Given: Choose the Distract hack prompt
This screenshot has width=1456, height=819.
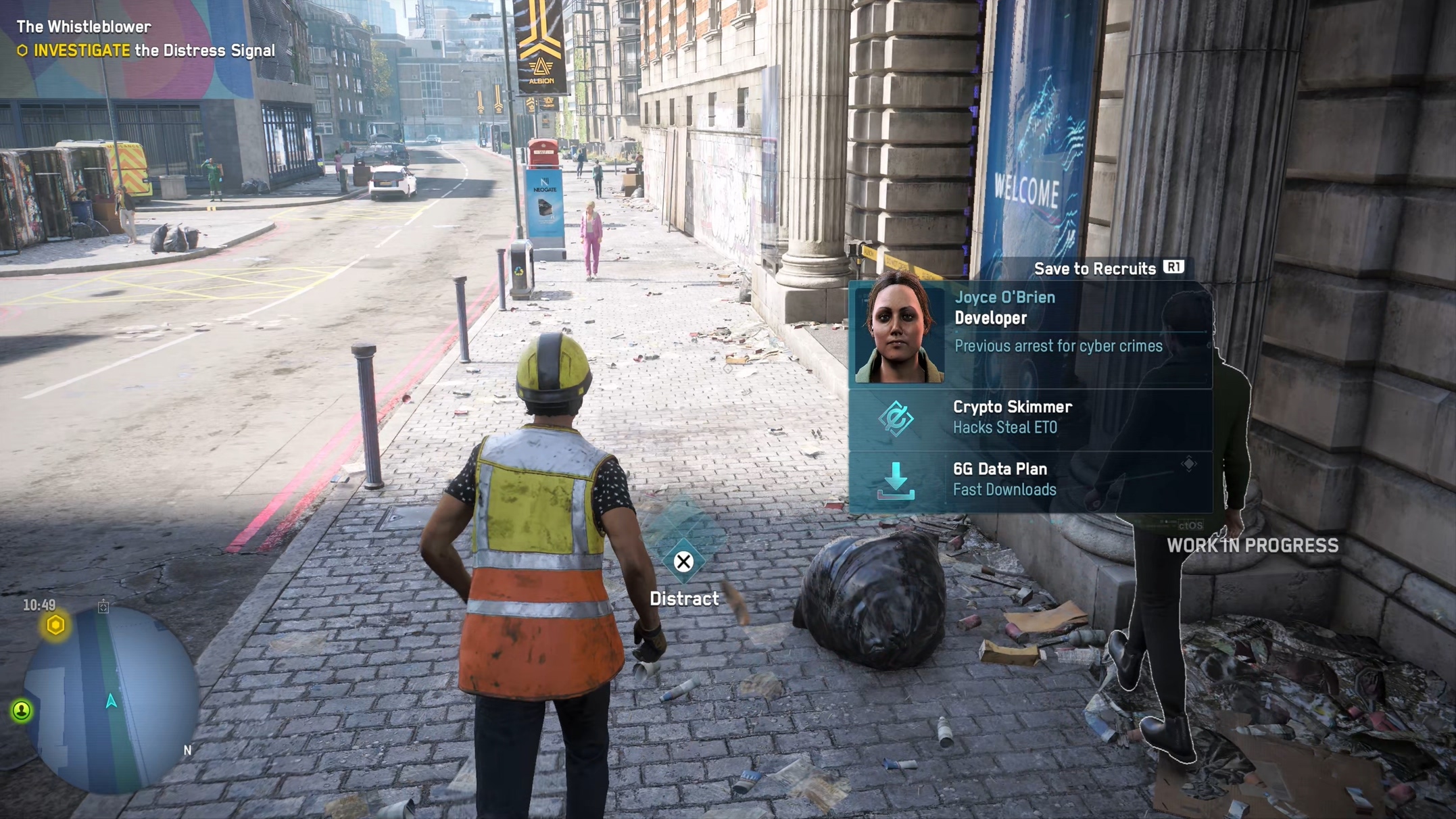Looking at the screenshot, I should pyautogui.click(x=683, y=562).
